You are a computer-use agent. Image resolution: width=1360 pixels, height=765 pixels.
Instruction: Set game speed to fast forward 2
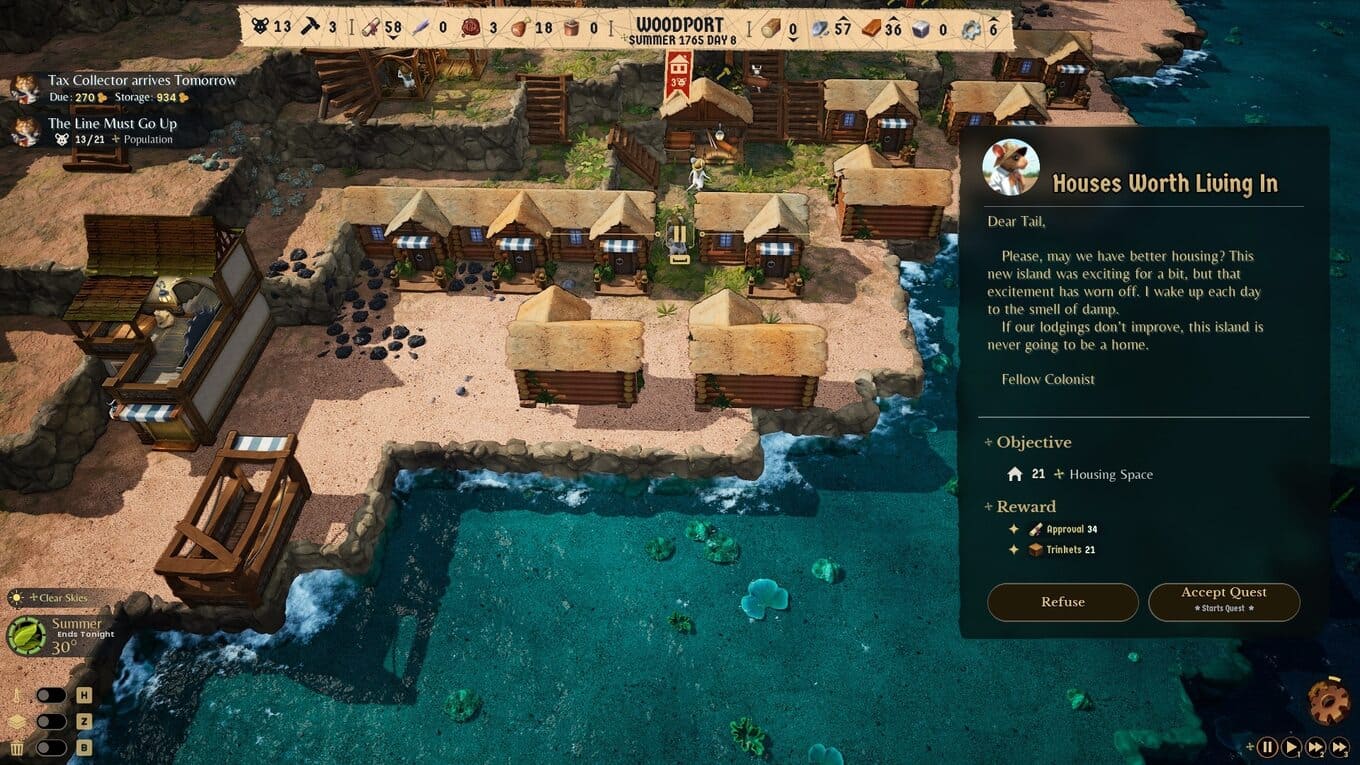tap(1316, 746)
